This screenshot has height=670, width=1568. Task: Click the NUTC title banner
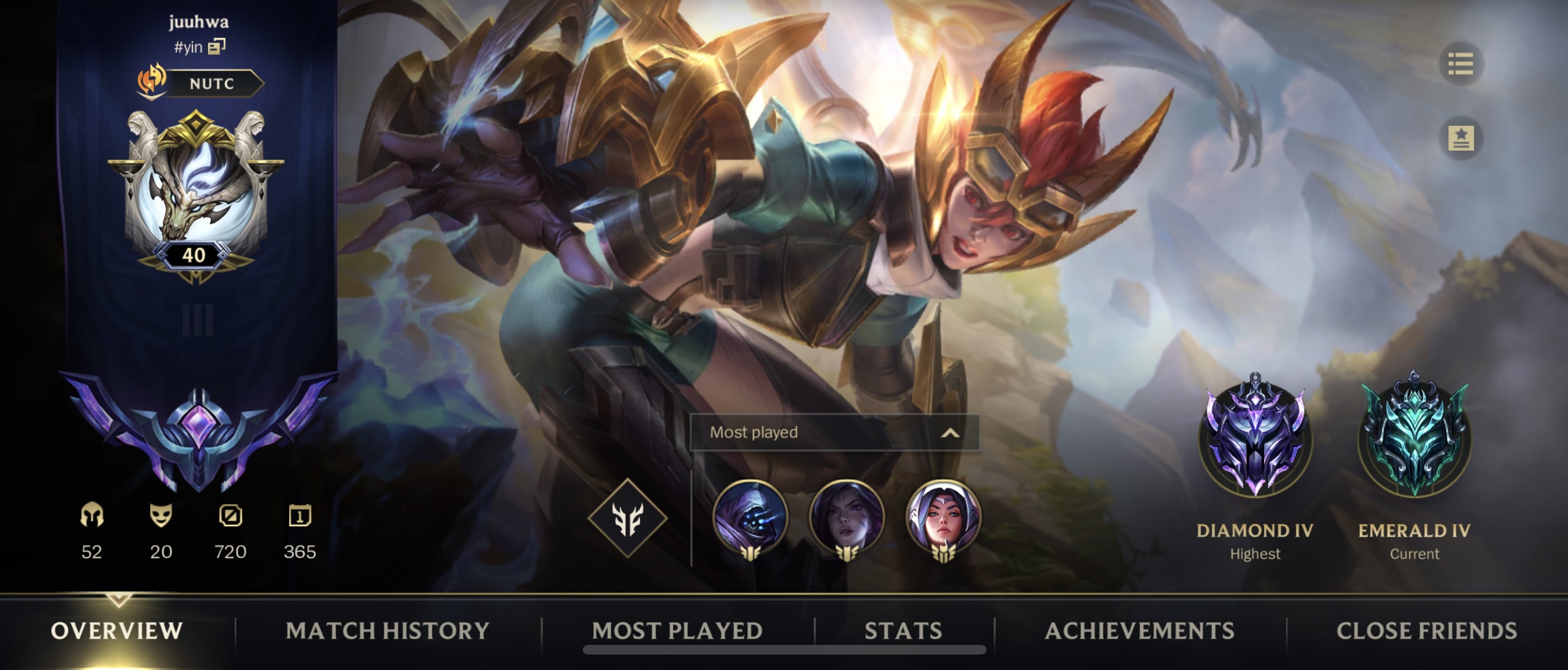pyautogui.click(x=213, y=84)
